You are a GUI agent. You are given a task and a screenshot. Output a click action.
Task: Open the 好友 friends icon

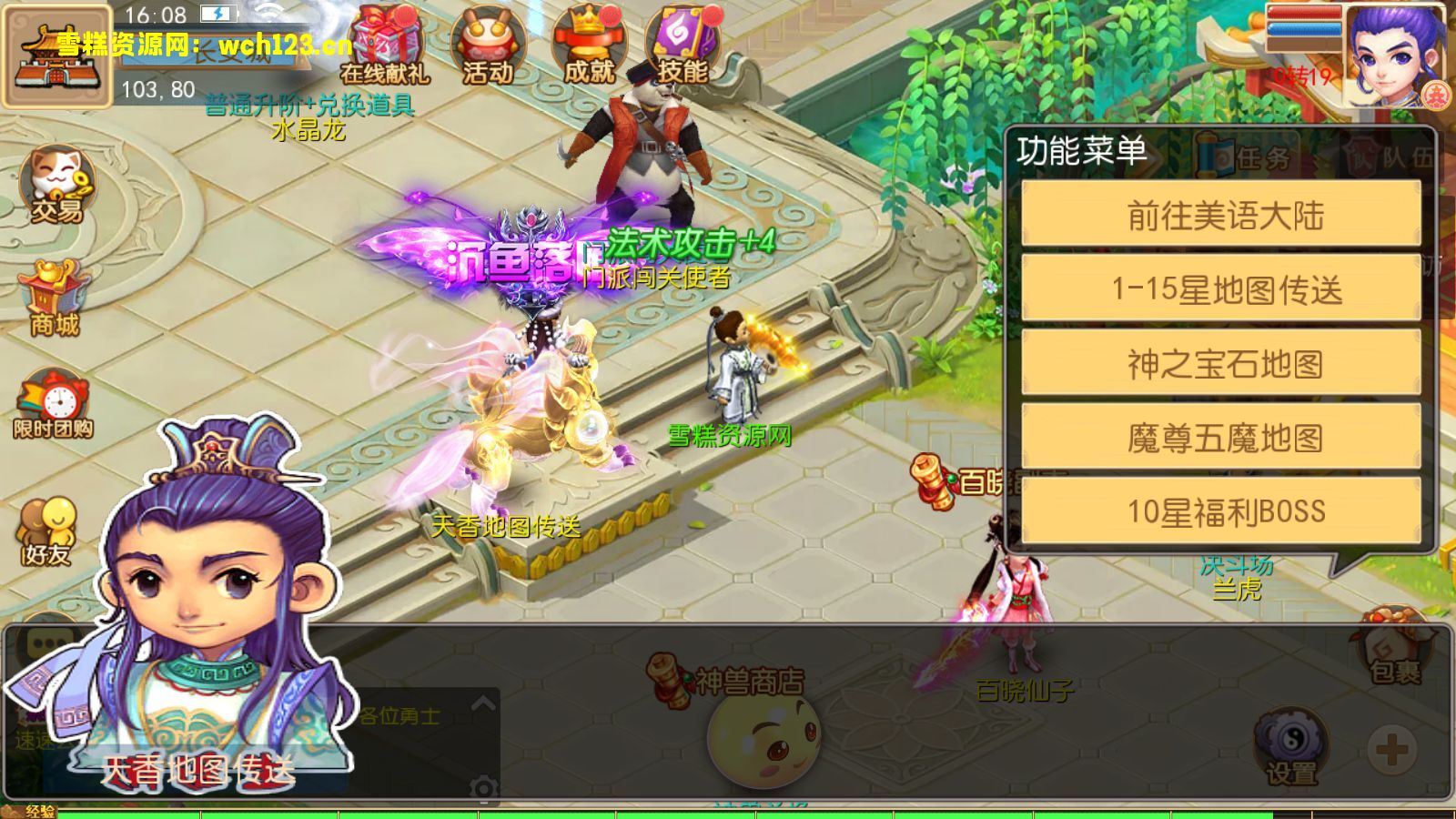click(x=47, y=531)
